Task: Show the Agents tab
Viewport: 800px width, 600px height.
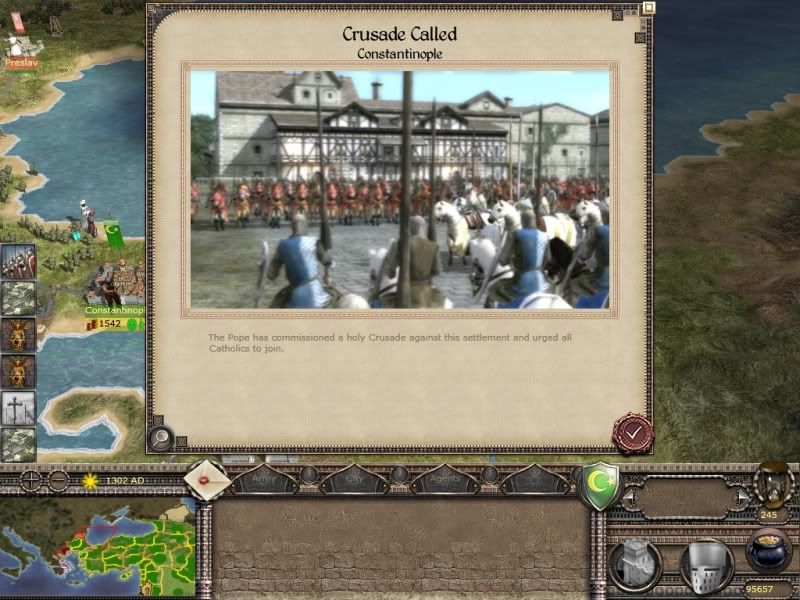Action: coord(444,481)
